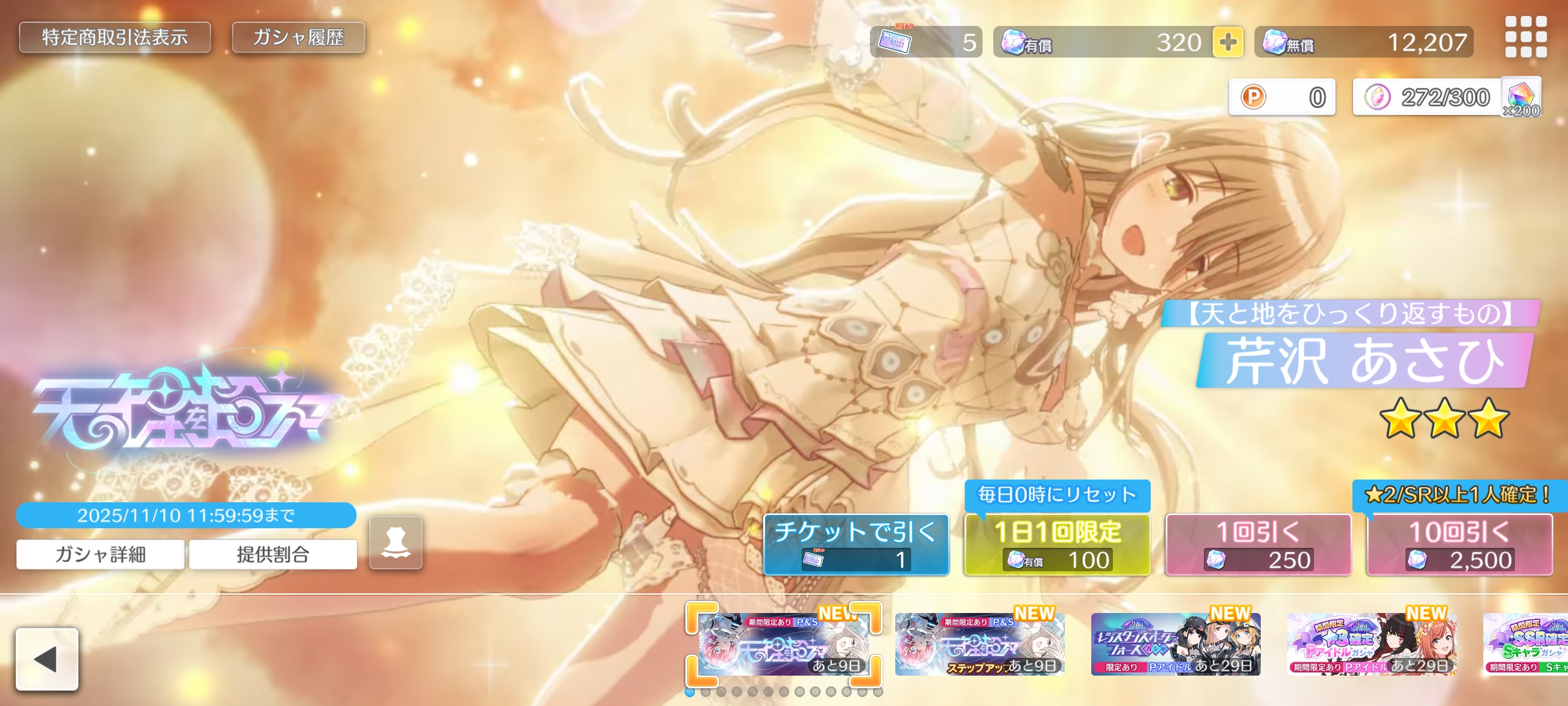Select the ★3確定 Pアイドル gacha banner
Screen dimensions: 1568x706
point(1371,644)
